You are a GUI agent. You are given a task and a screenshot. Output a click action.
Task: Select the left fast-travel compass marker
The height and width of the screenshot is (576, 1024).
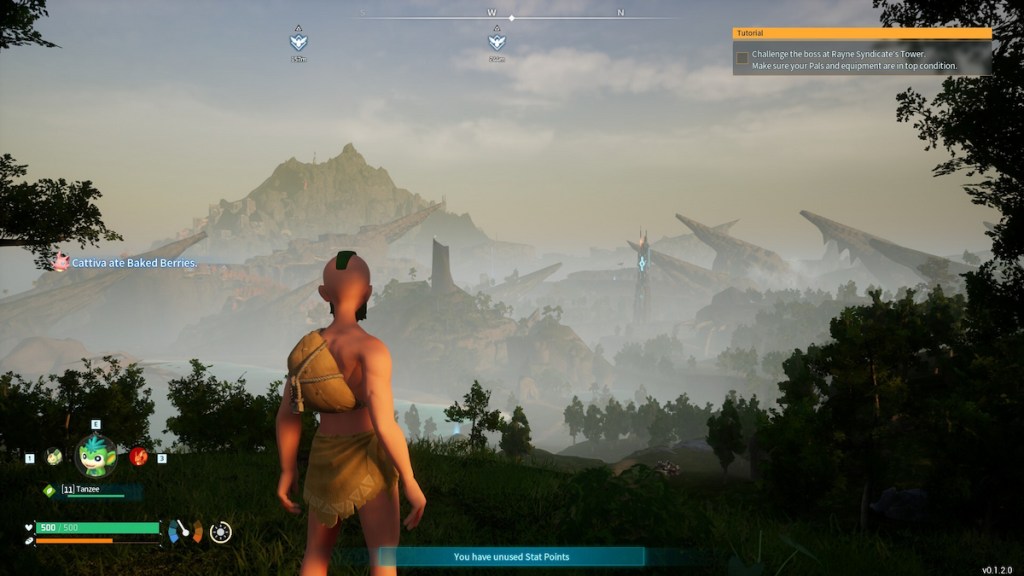(298, 42)
